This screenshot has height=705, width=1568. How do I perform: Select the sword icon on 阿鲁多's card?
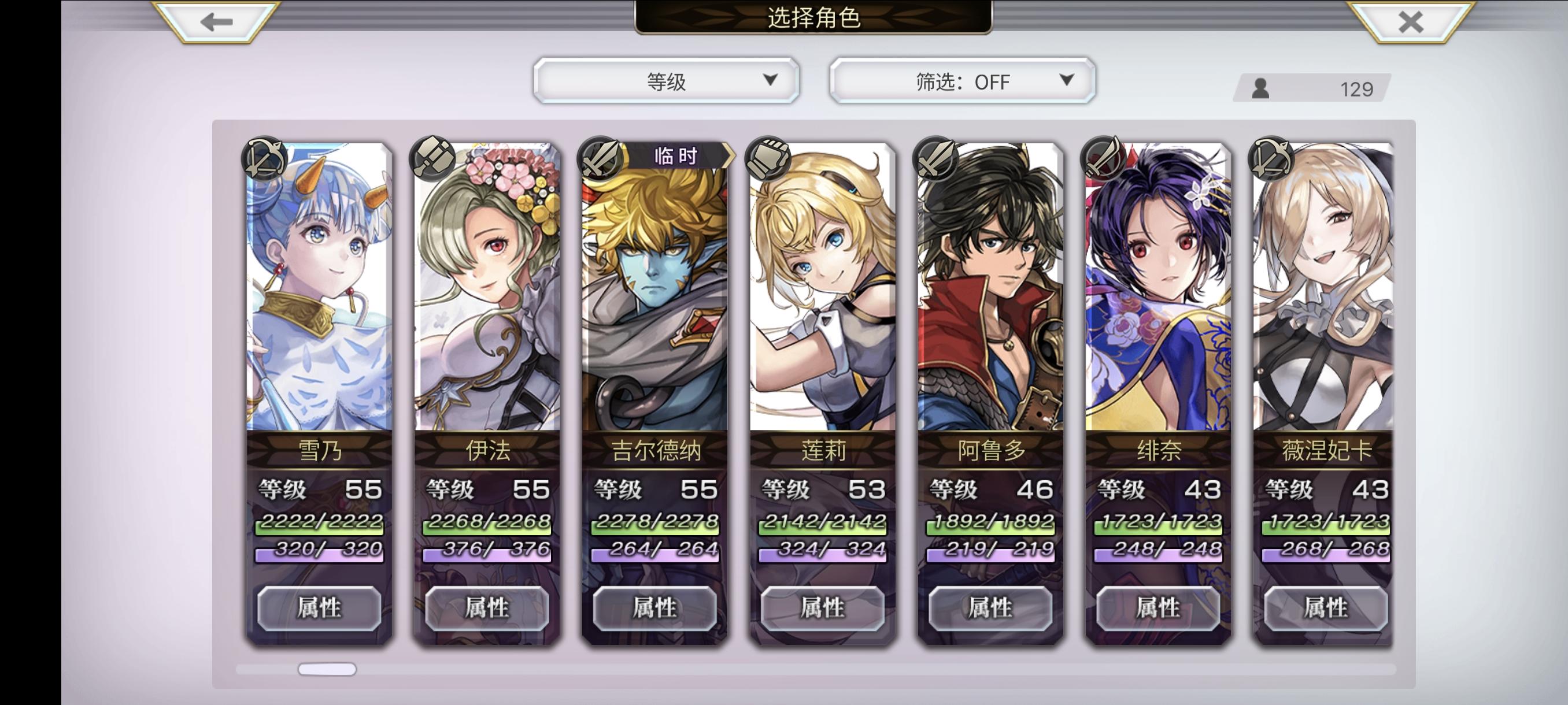[x=935, y=159]
